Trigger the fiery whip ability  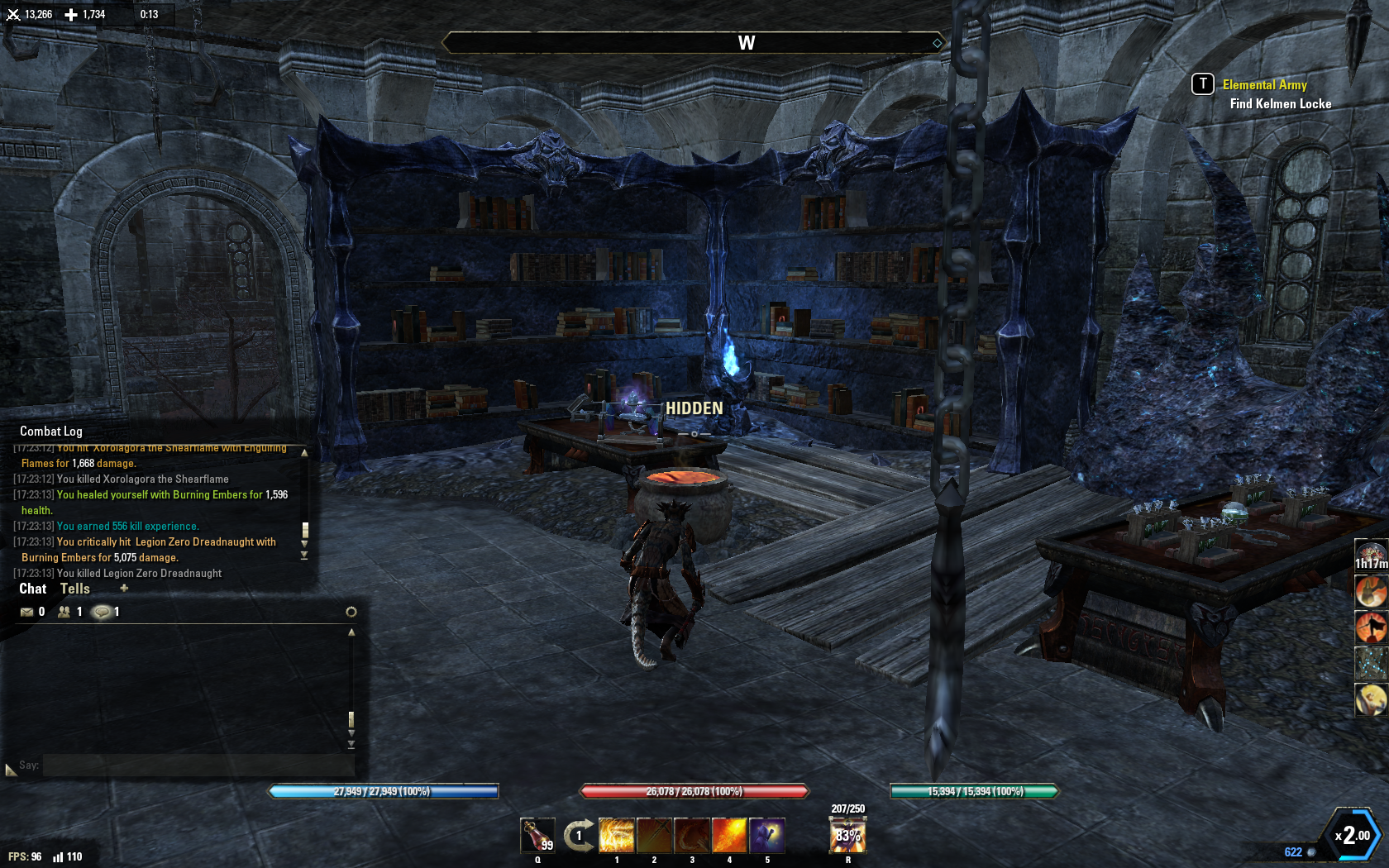pyautogui.click(x=692, y=835)
